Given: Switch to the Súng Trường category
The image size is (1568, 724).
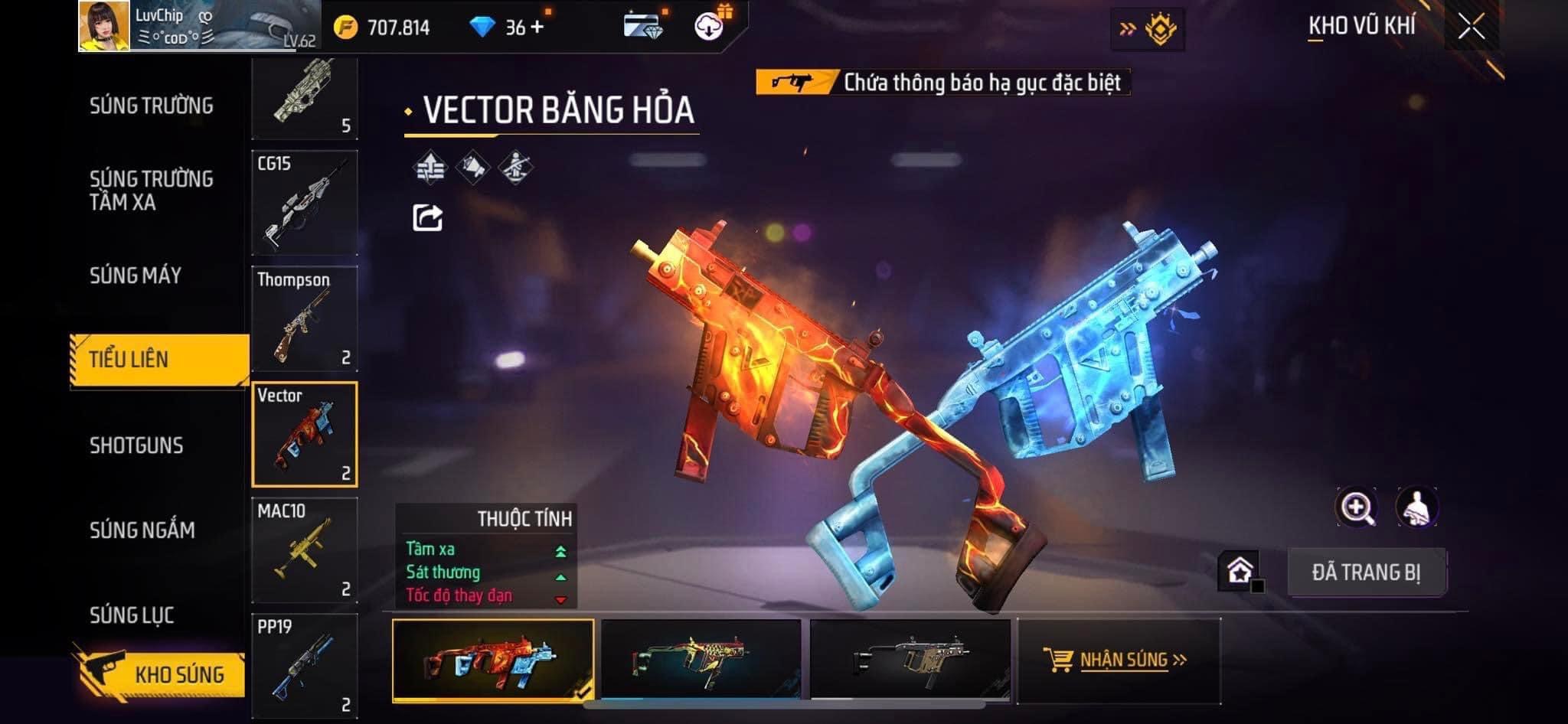Looking at the screenshot, I should coord(151,106).
